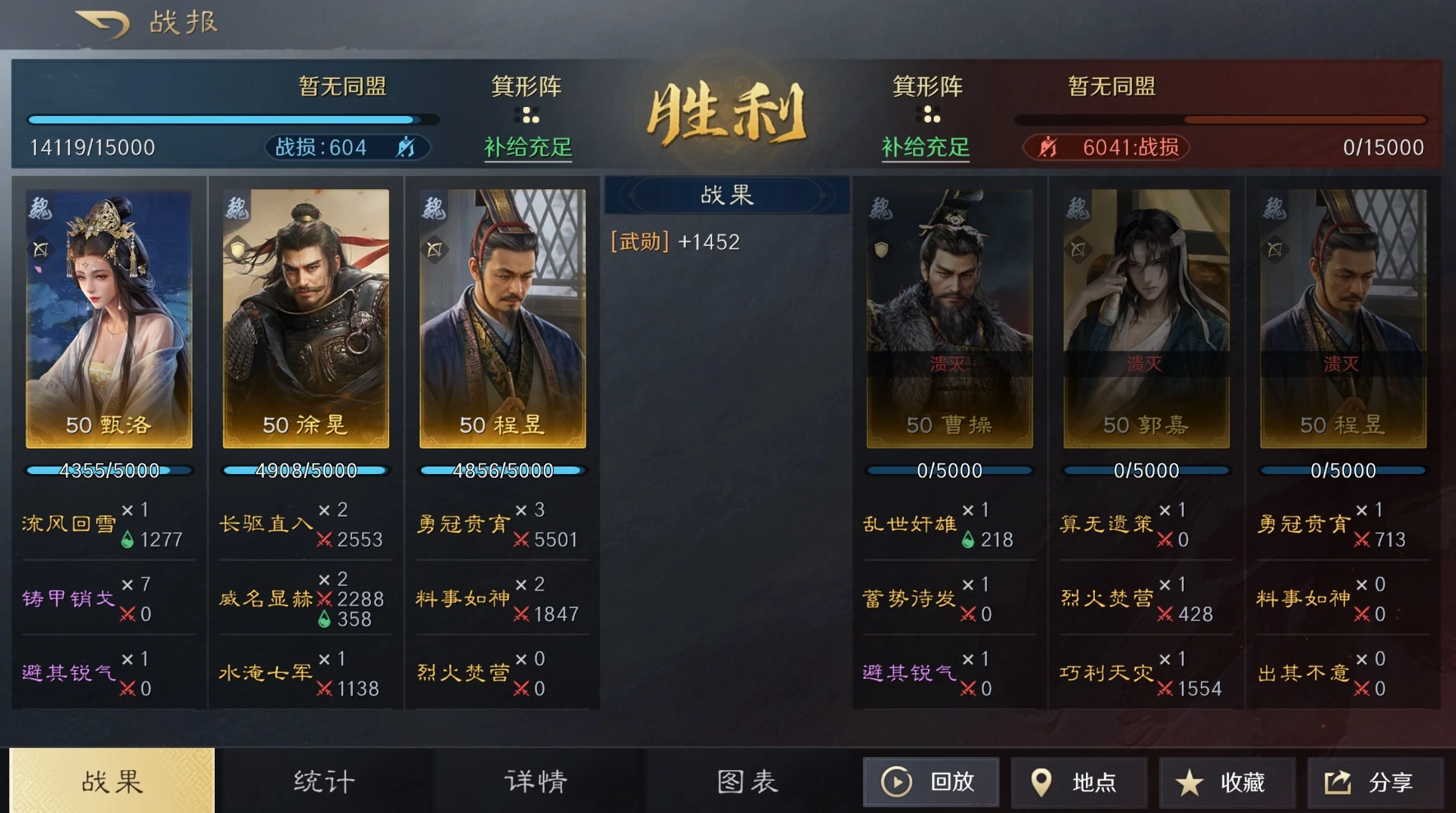Click the share icon on 分享

pyautogui.click(x=1337, y=782)
